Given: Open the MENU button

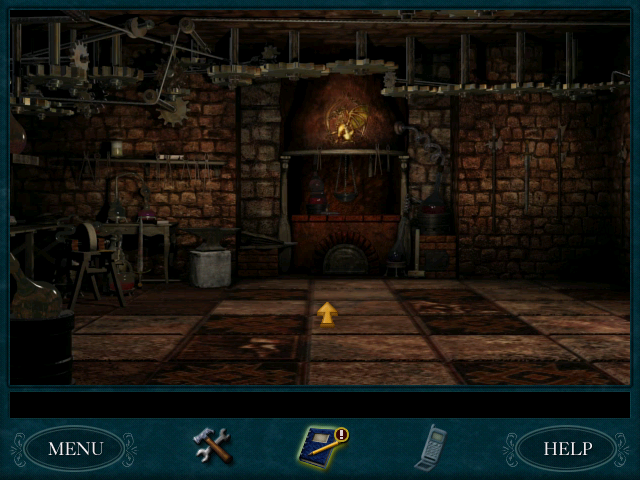Looking at the screenshot, I should [x=75, y=448].
